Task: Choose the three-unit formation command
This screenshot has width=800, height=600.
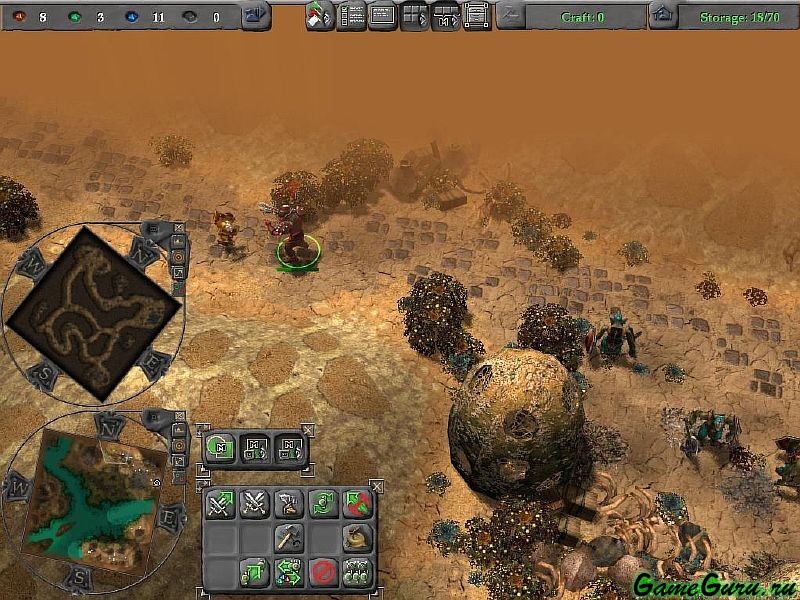Action: click(355, 573)
